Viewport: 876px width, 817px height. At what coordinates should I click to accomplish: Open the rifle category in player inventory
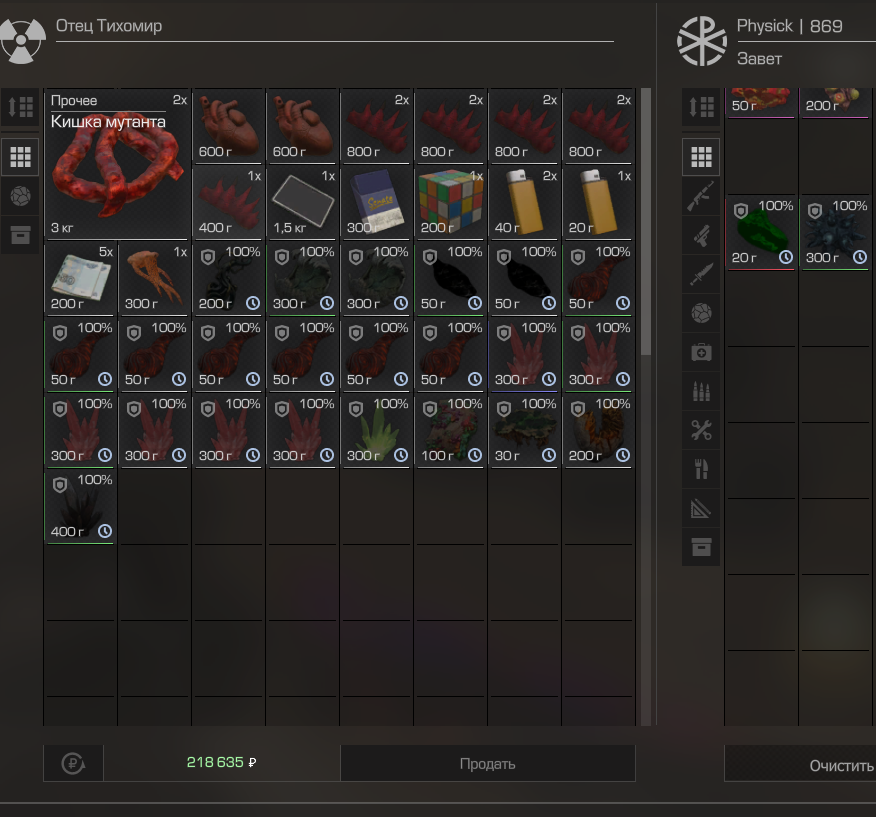(x=701, y=199)
